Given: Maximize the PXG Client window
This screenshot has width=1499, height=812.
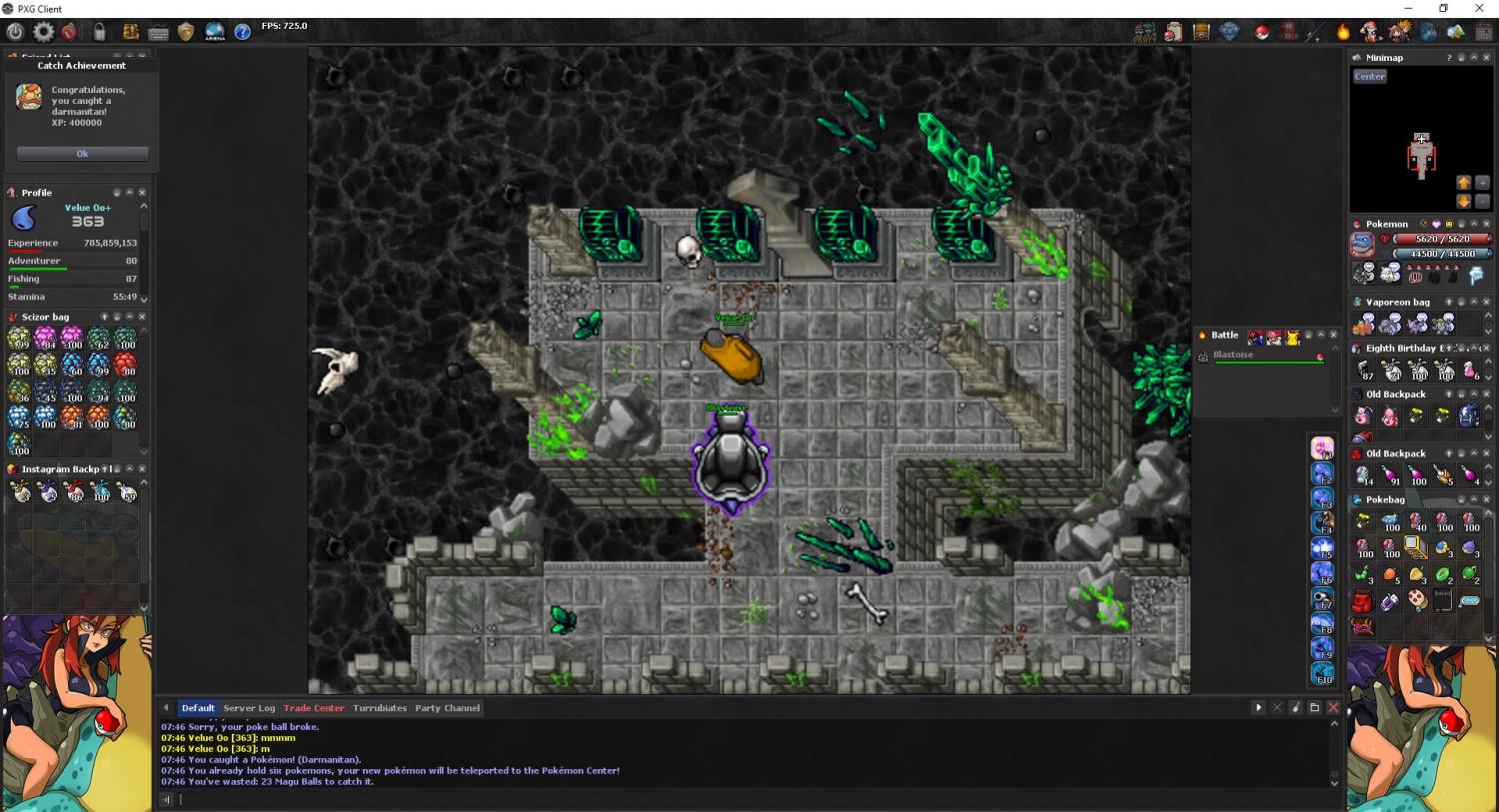Looking at the screenshot, I should [1443, 9].
